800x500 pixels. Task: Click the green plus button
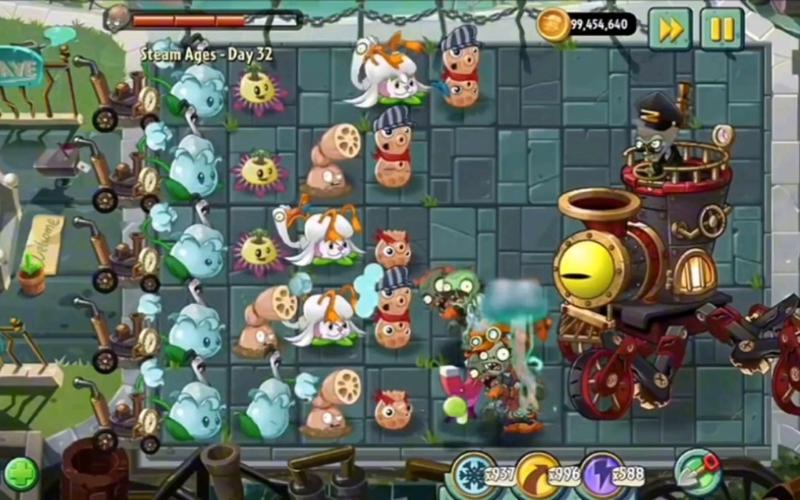click(x=20, y=474)
